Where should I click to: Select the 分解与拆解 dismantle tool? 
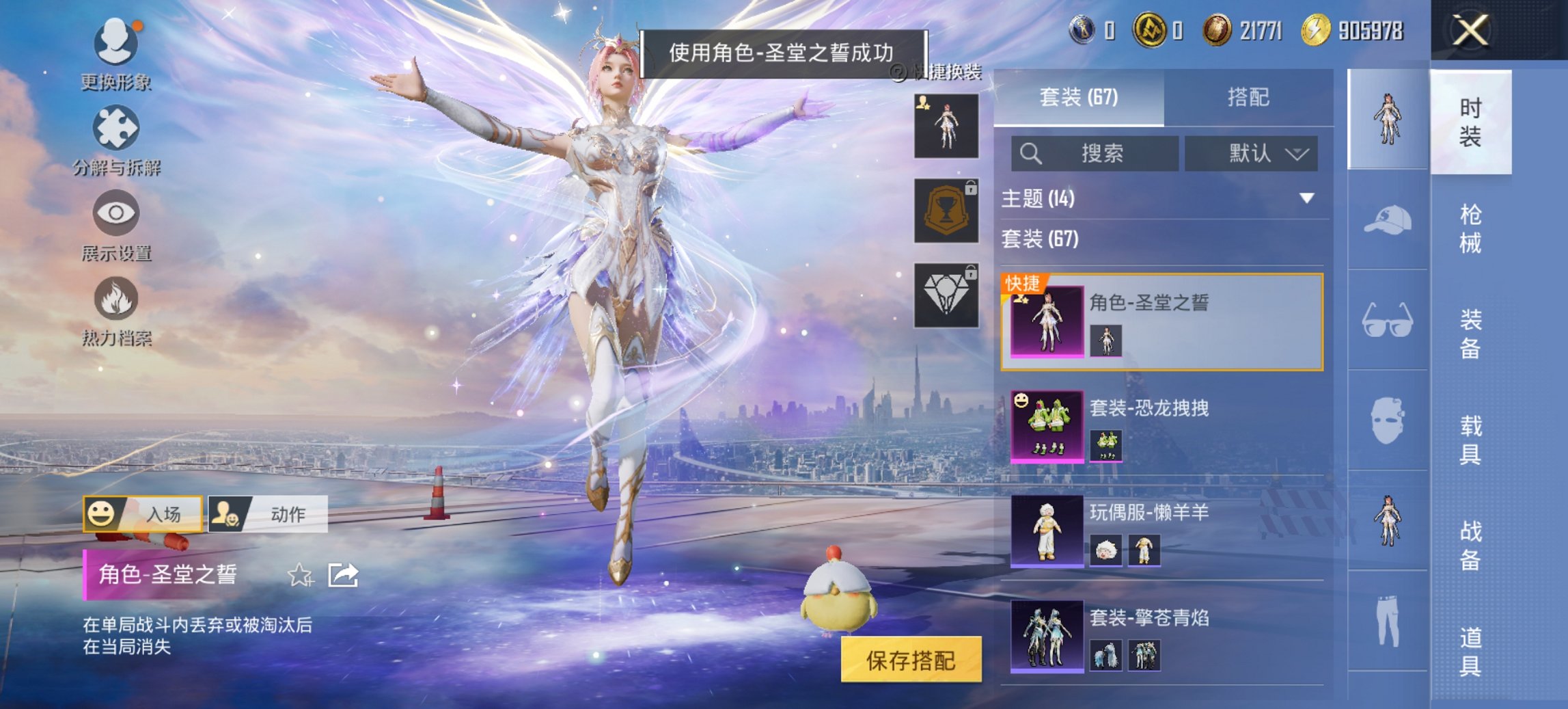tap(116, 133)
